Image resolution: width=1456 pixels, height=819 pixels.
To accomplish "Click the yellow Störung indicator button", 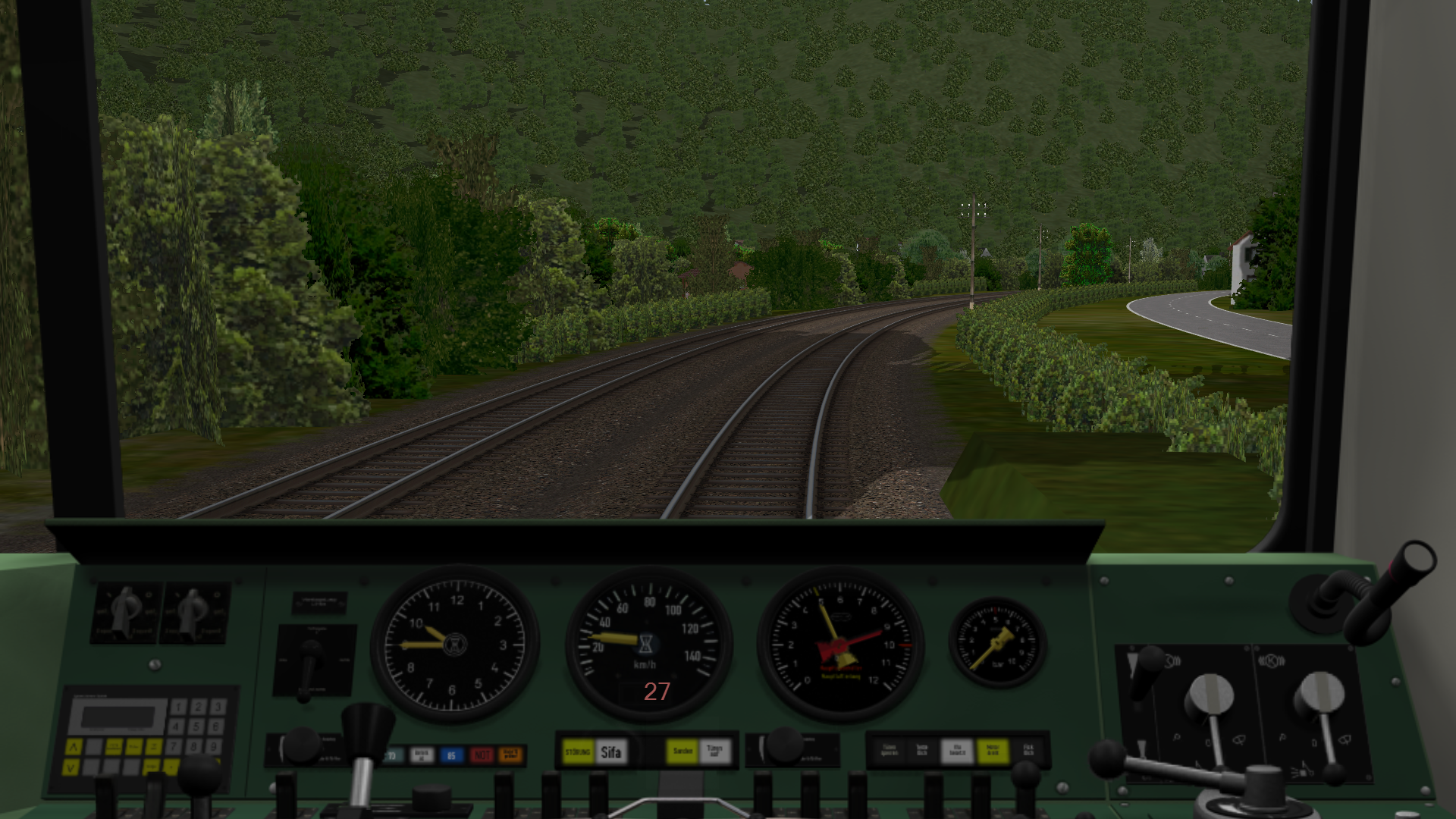I will (x=579, y=752).
